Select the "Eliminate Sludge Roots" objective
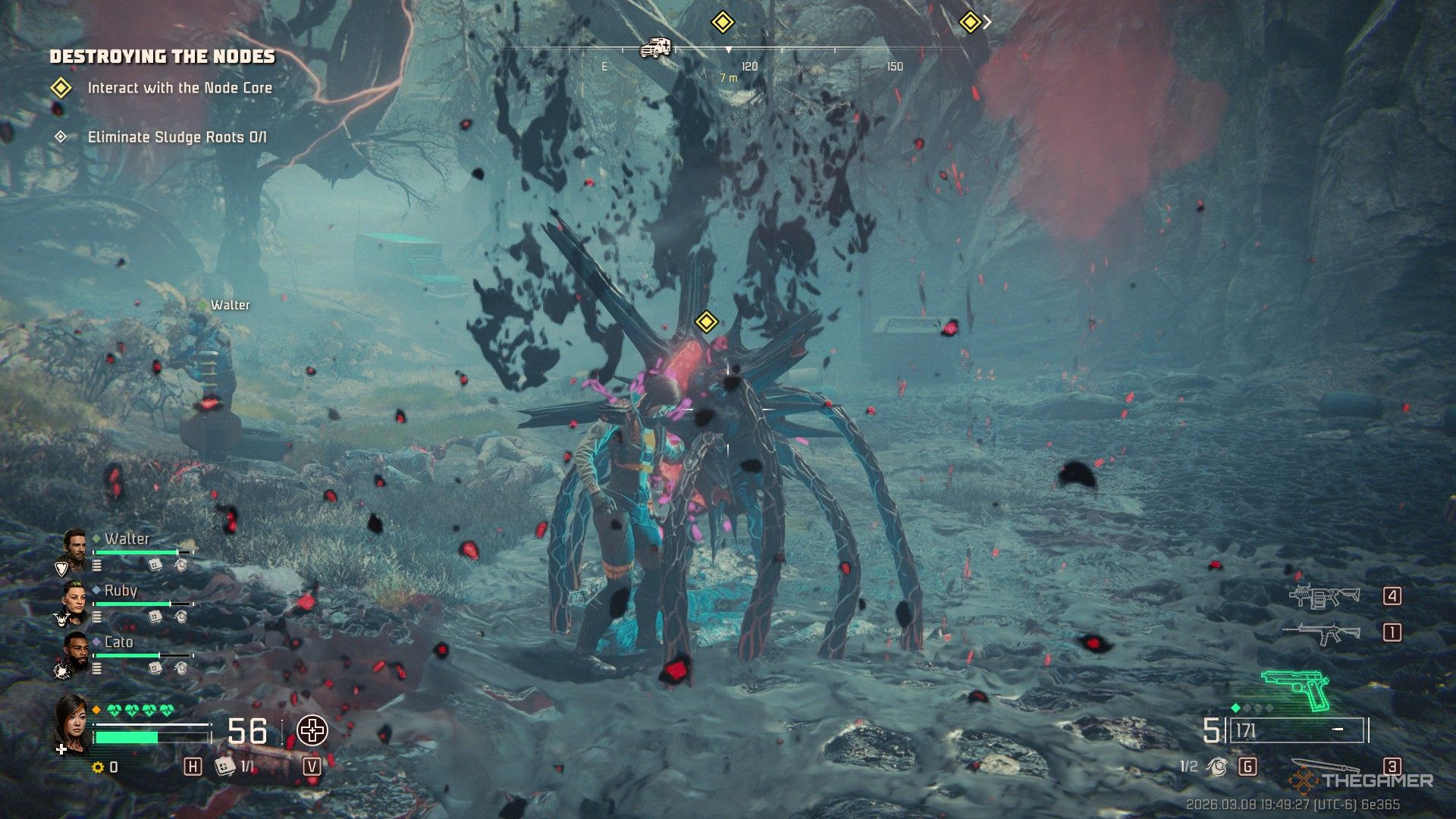The image size is (1456, 819). [x=177, y=137]
